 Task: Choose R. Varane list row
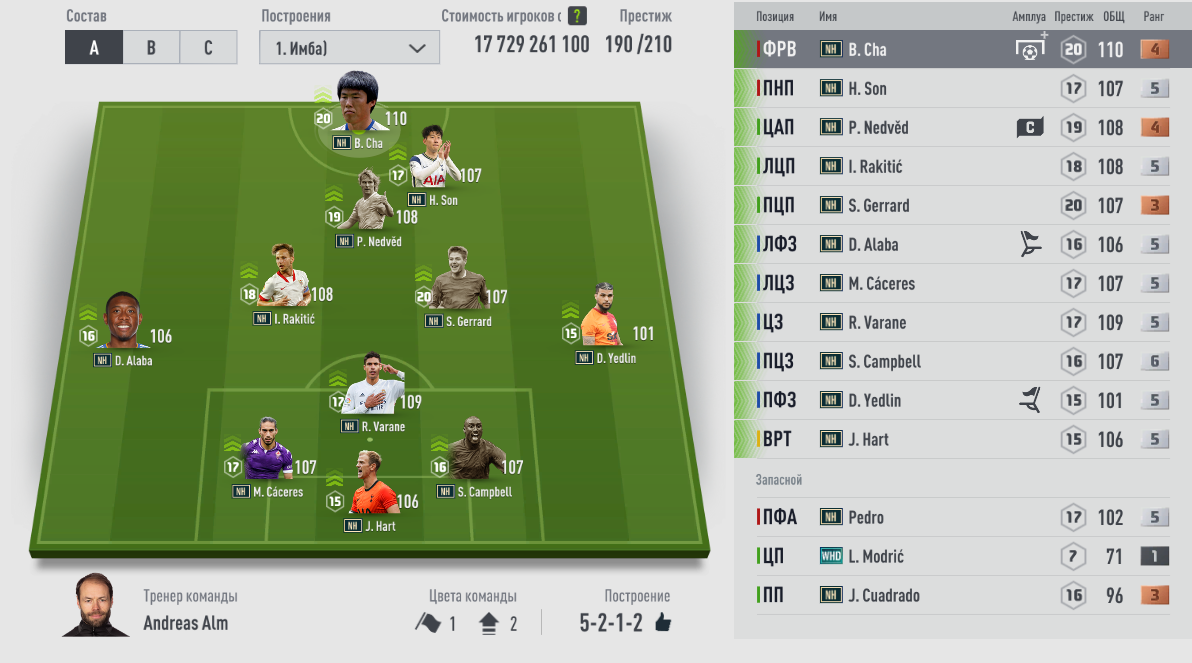click(x=960, y=323)
